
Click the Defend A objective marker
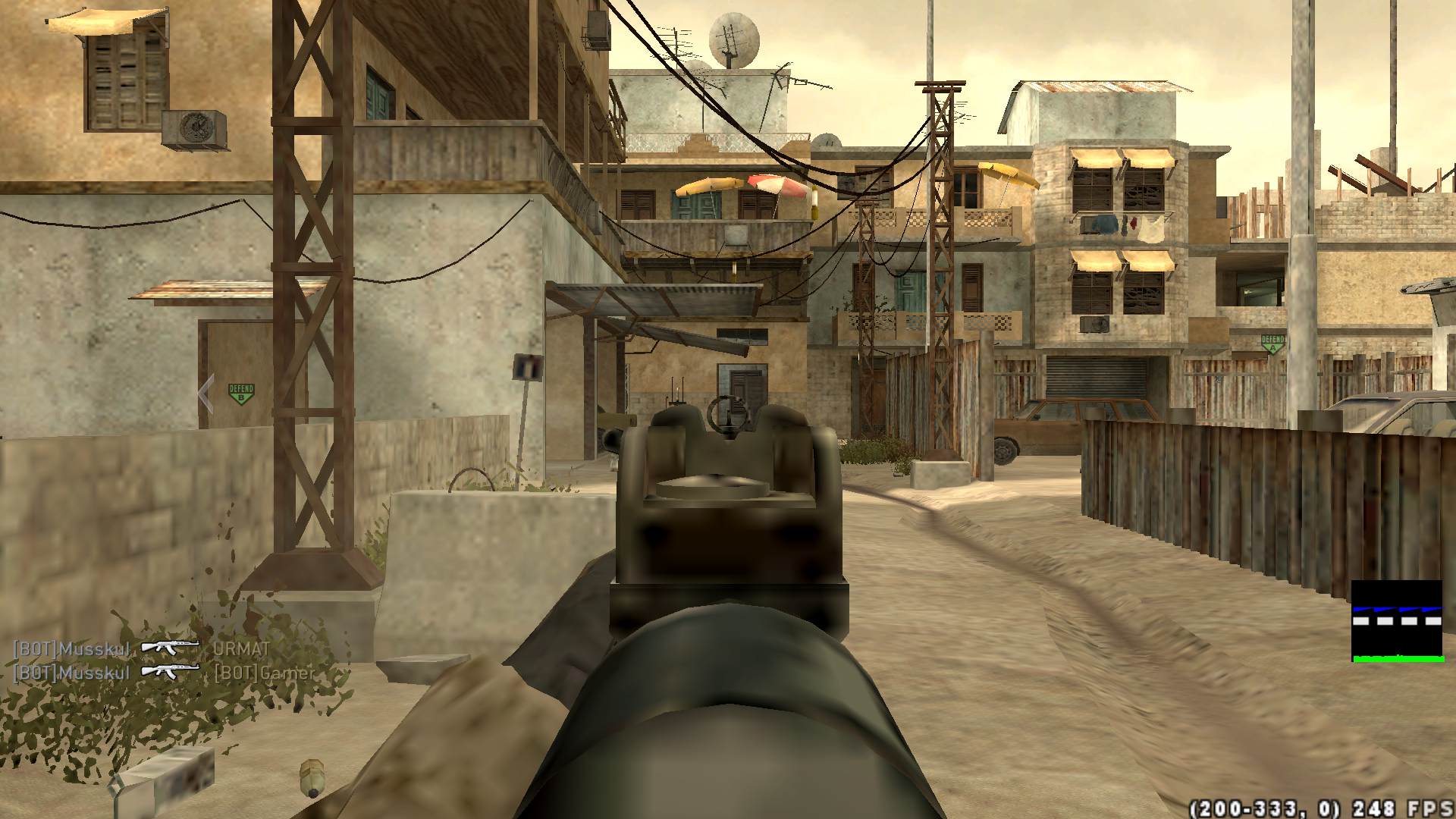1272,344
